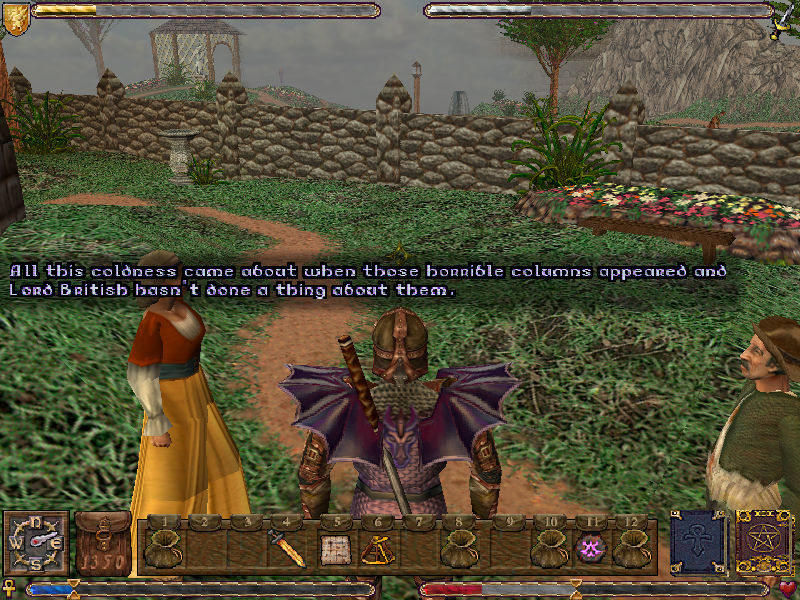
Task: Select the pouch in toolbelt slot 1
Action: click(x=161, y=548)
